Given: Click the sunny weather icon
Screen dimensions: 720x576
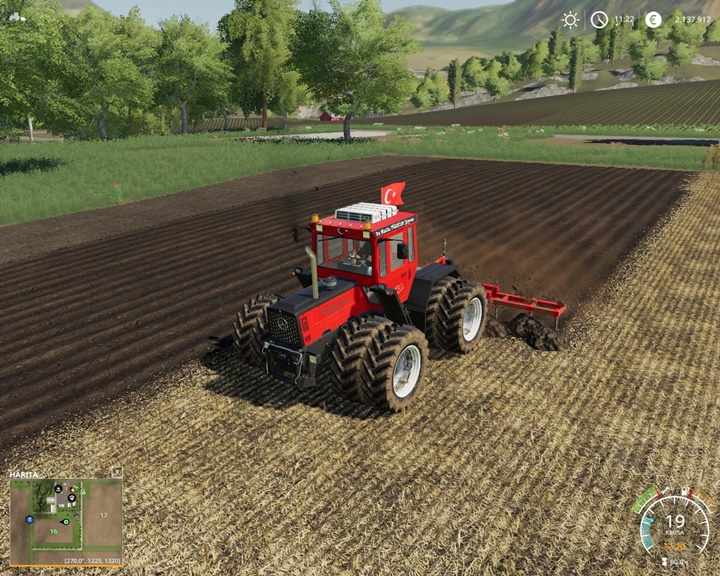Looking at the screenshot, I should [570, 19].
